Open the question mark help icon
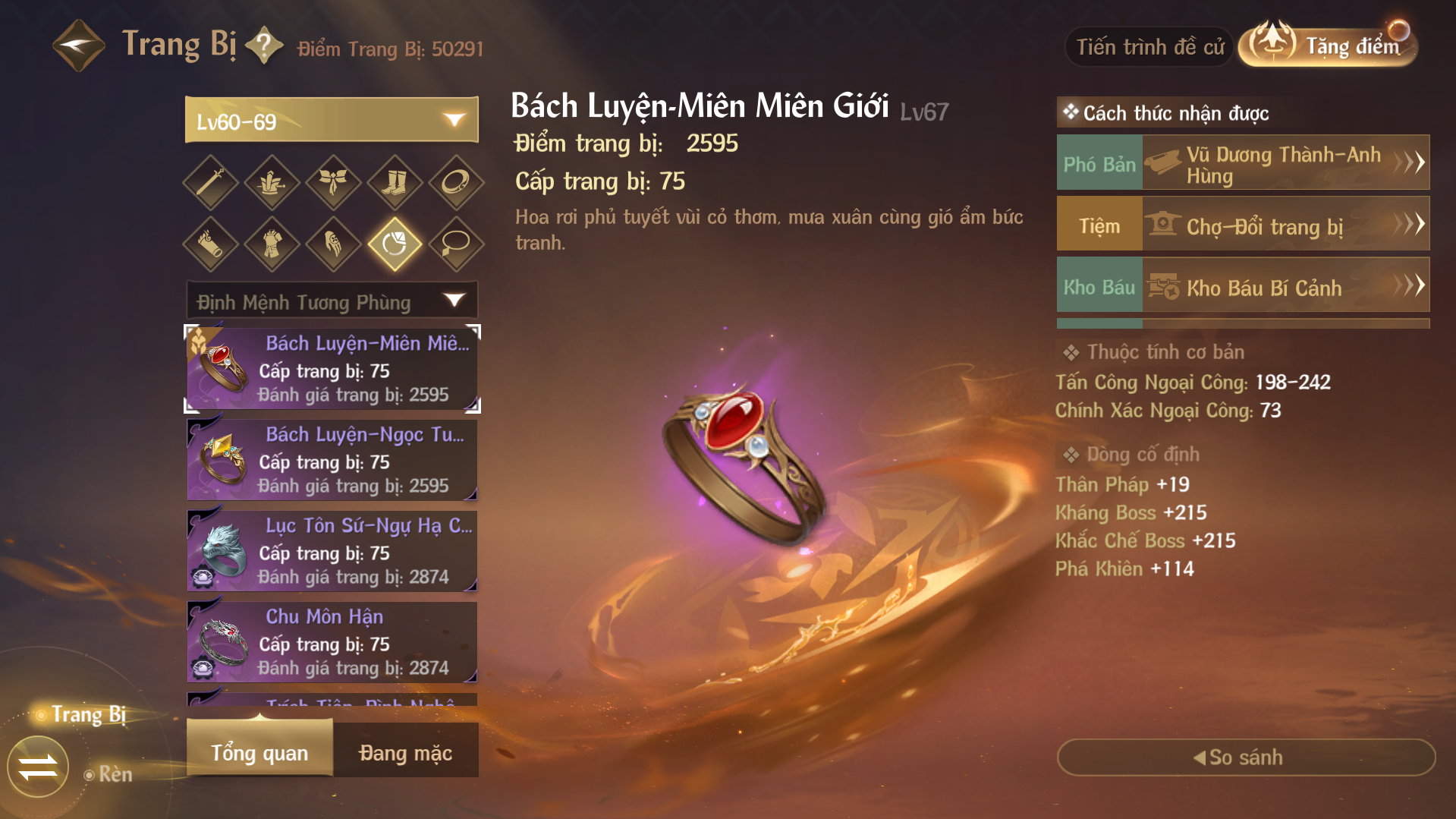Viewport: 1456px width, 819px height. pos(264,46)
